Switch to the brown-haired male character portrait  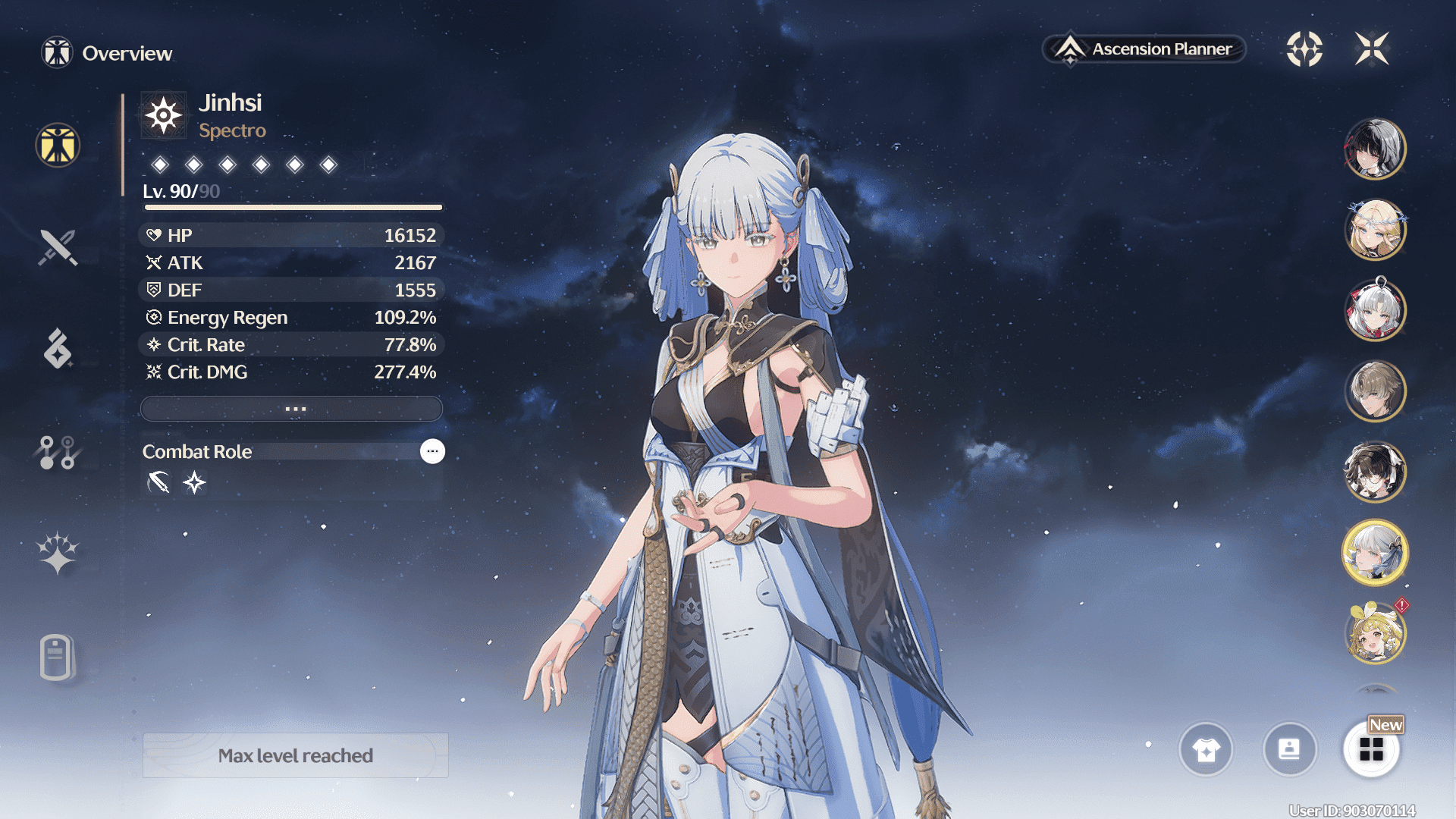tap(1374, 391)
